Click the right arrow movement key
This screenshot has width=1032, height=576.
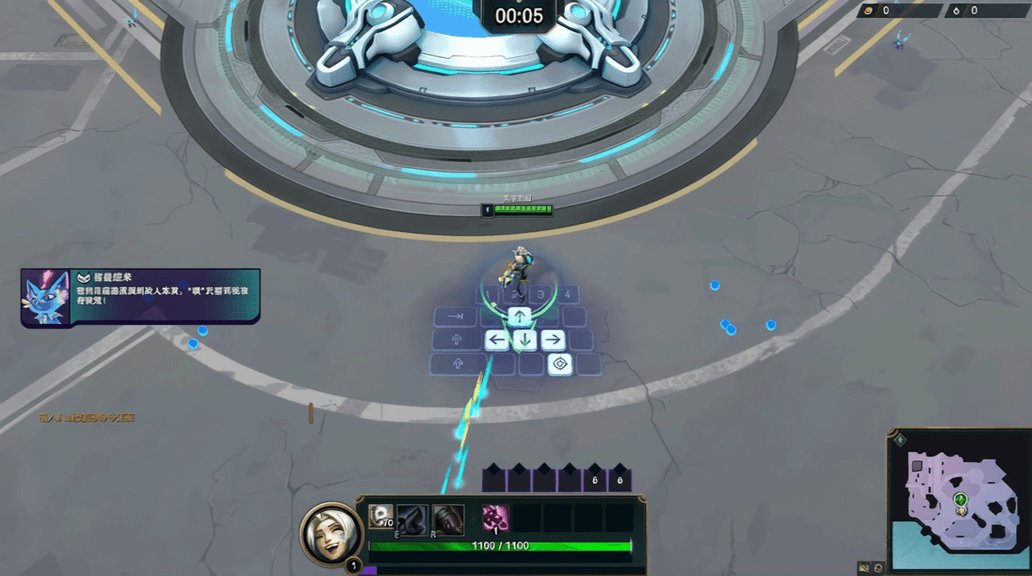(552, 340)
